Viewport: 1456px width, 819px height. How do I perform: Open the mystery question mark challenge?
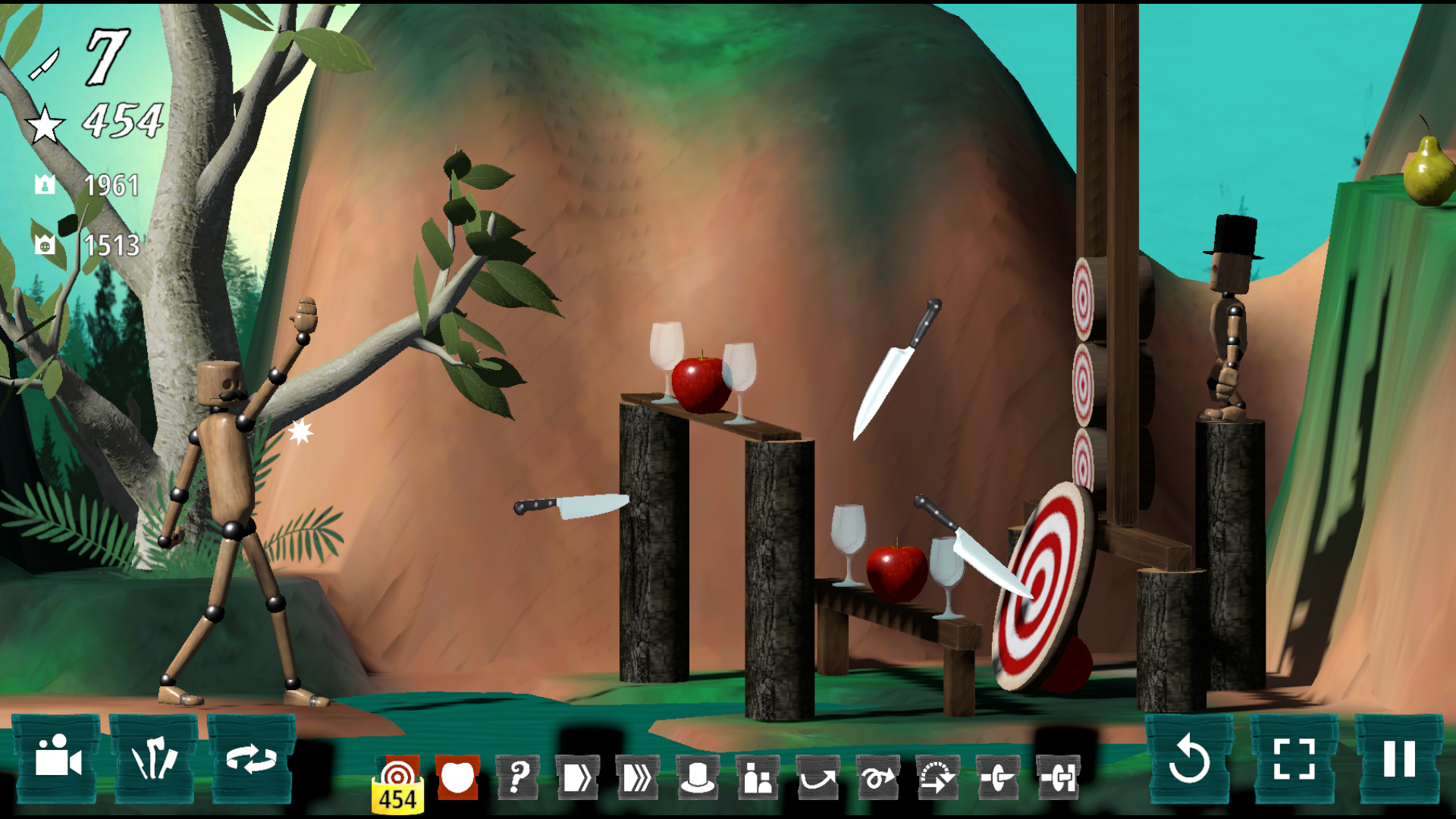point(518,773)
